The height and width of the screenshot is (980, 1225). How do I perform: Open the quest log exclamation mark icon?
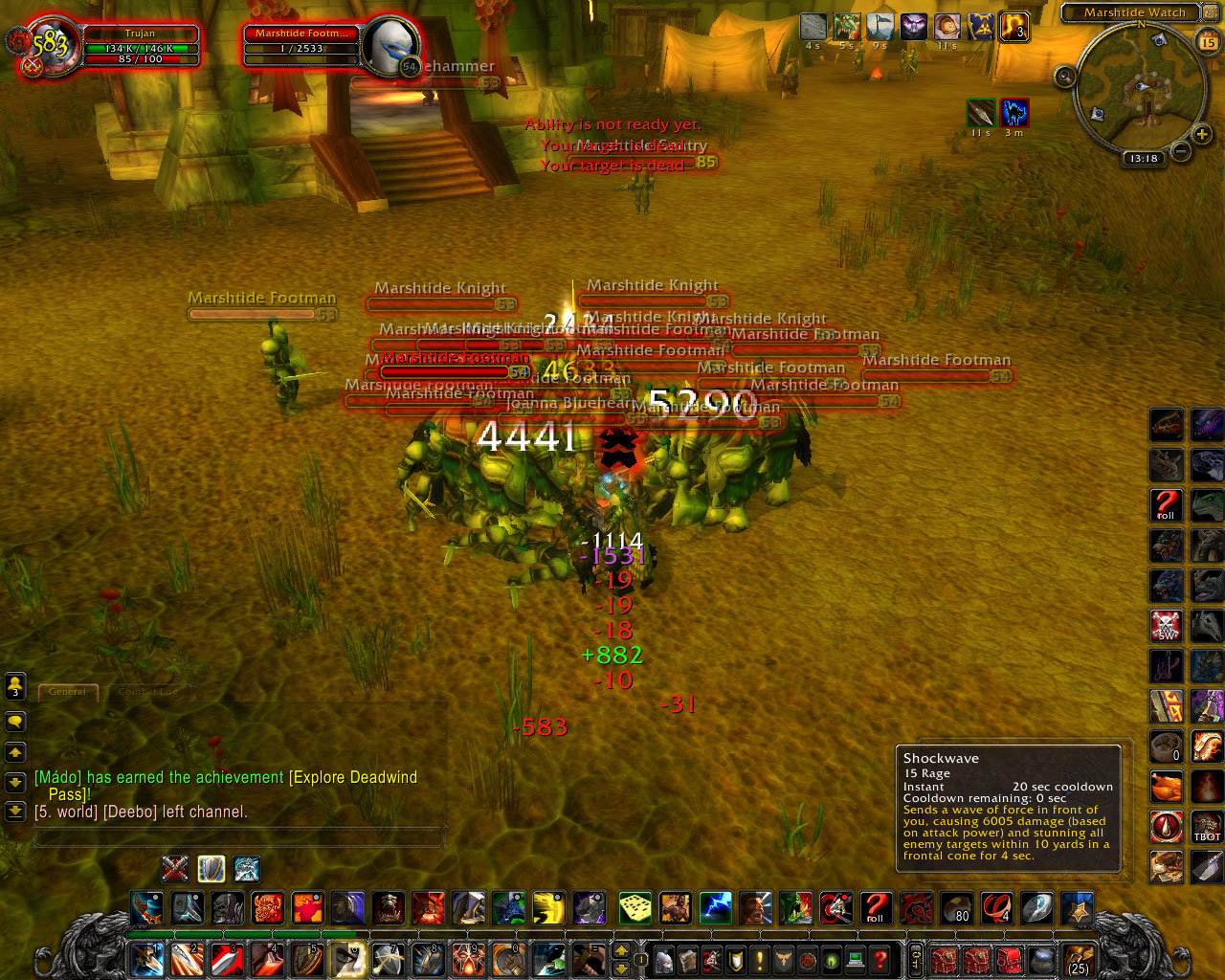coord(759,960)
